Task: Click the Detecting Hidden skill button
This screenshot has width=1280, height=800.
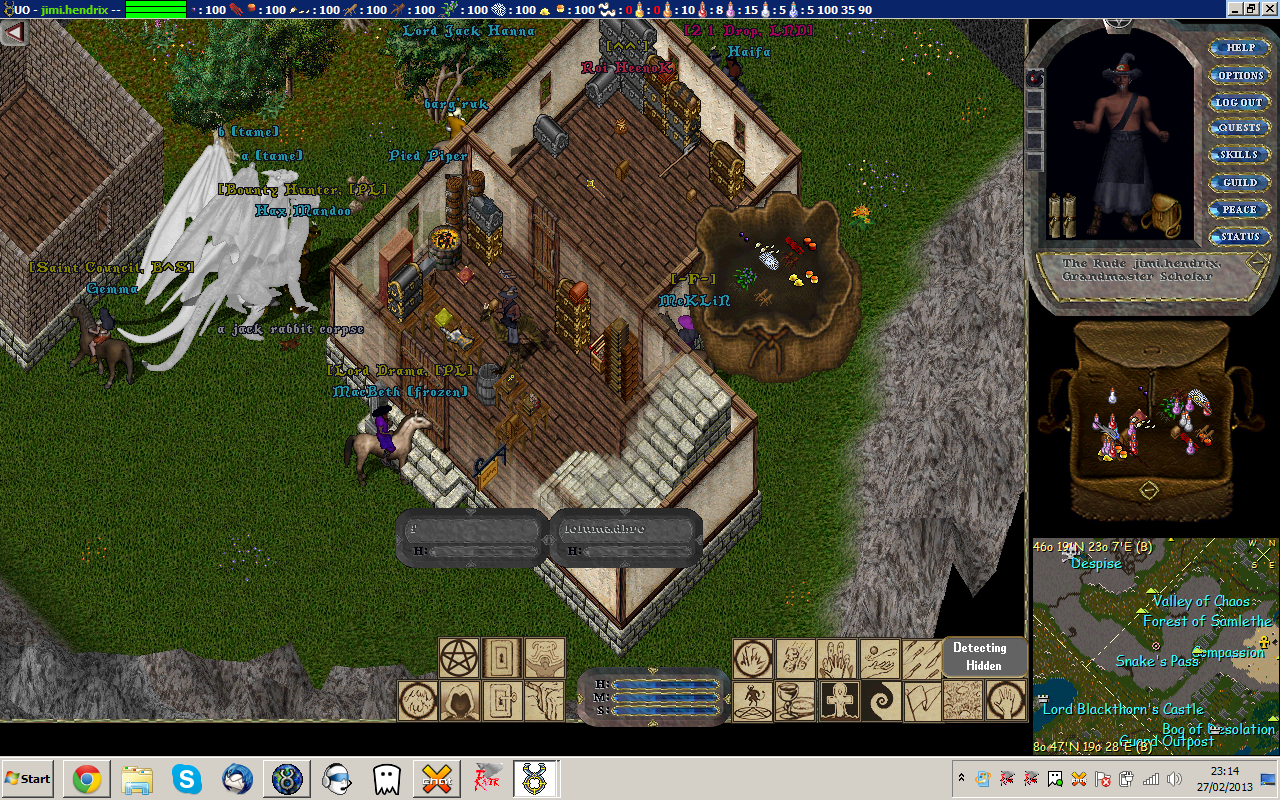Action: [984, 657]
